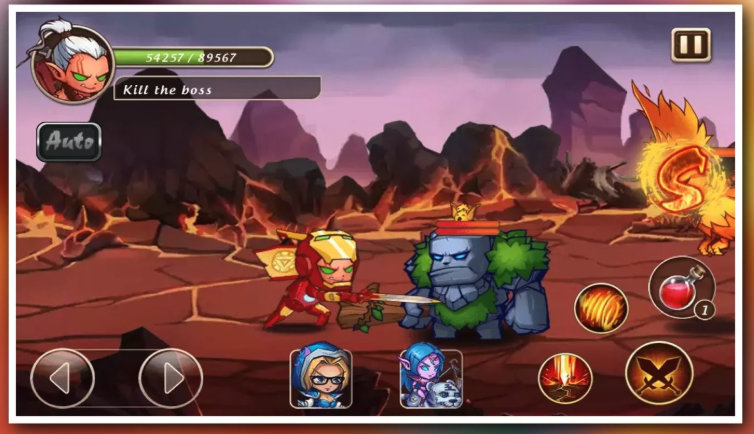Switch to the blue-hooded hero with glasses
The width and height of the screenshot is (754, 434).
(320, 378)
